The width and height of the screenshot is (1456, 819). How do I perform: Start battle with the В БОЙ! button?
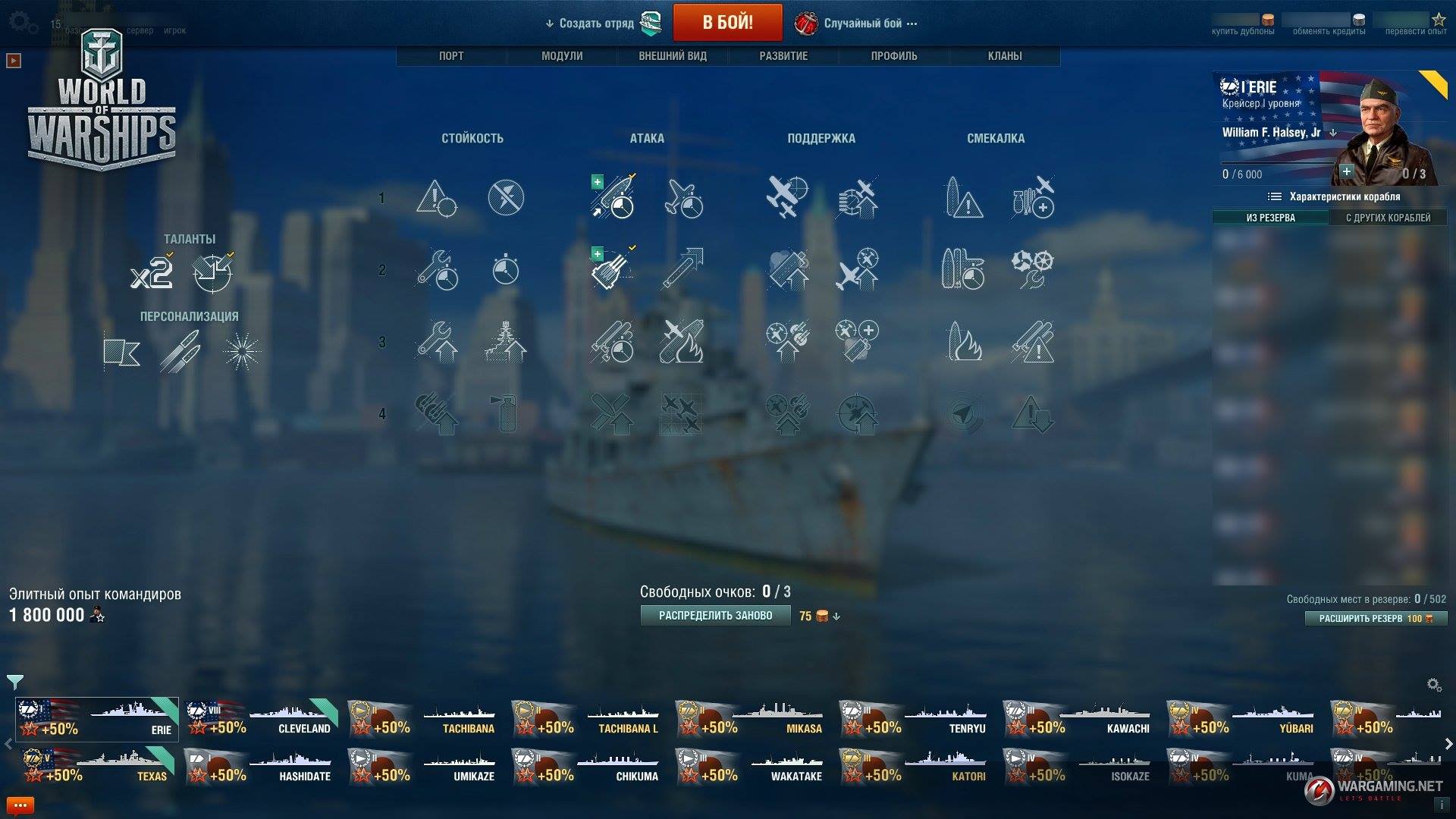(x=727, y=23)
